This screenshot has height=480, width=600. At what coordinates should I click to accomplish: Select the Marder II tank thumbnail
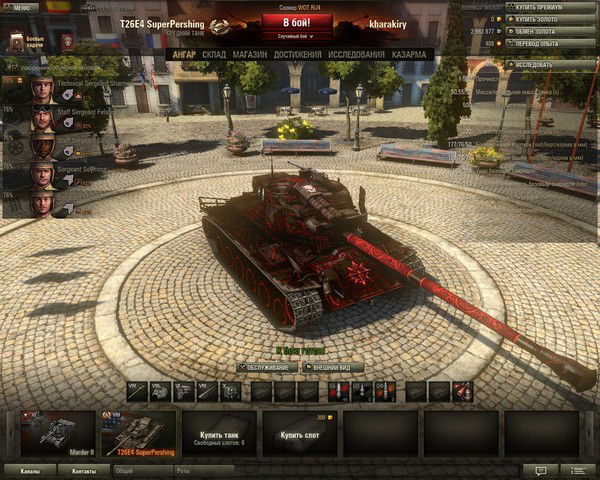pyautogui.click(x=58, y=433)
